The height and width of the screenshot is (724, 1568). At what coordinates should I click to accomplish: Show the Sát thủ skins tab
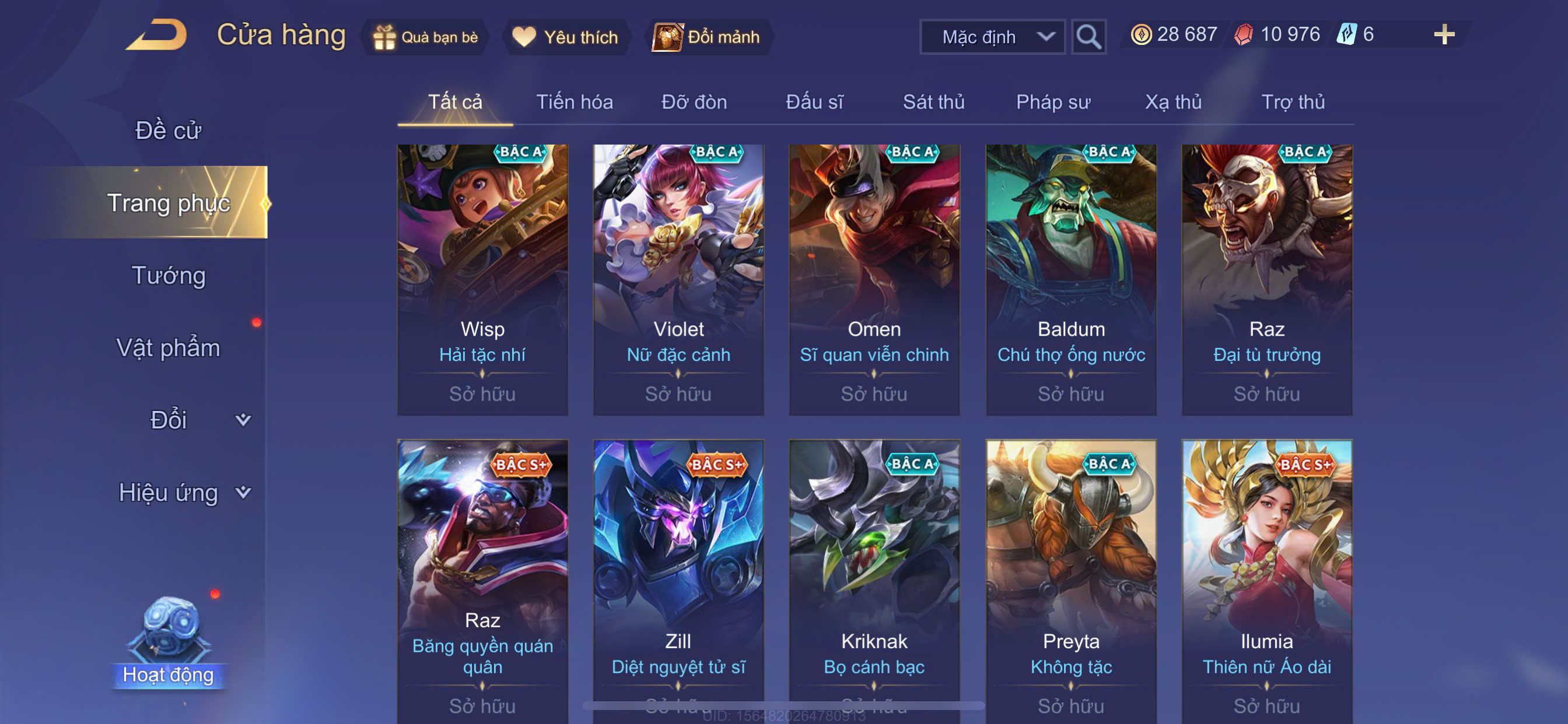[x=933, y=102]
